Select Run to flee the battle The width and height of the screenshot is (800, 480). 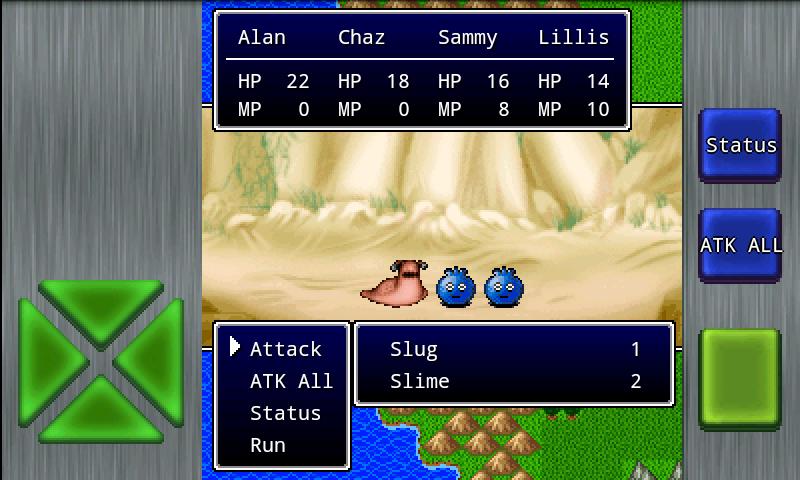(267, 445)
